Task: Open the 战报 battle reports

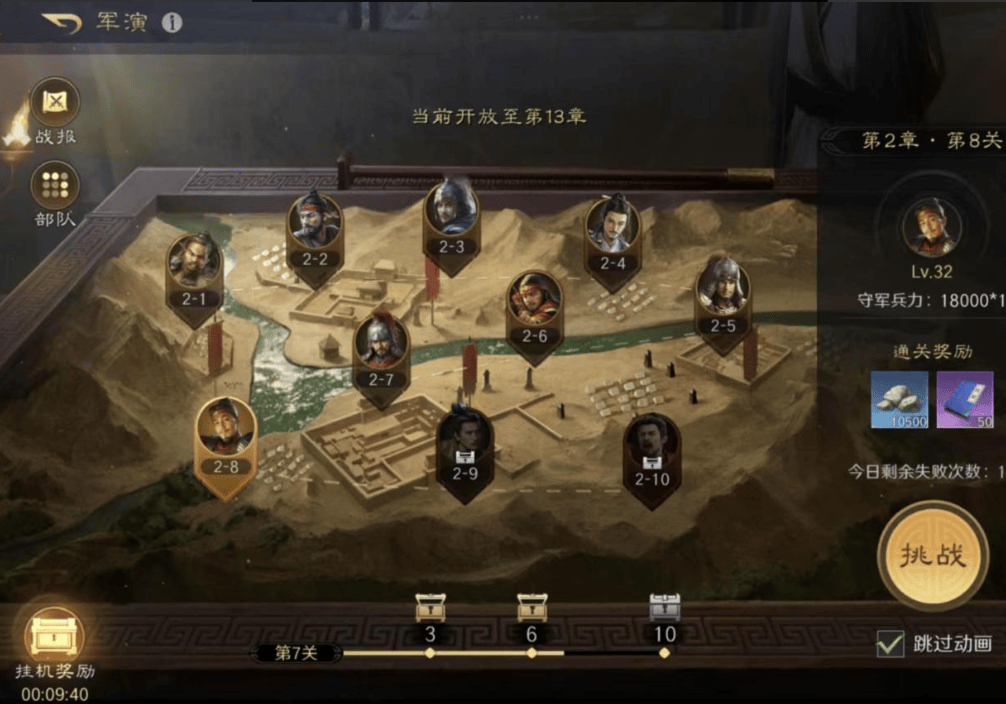Action: coord(54,103)
